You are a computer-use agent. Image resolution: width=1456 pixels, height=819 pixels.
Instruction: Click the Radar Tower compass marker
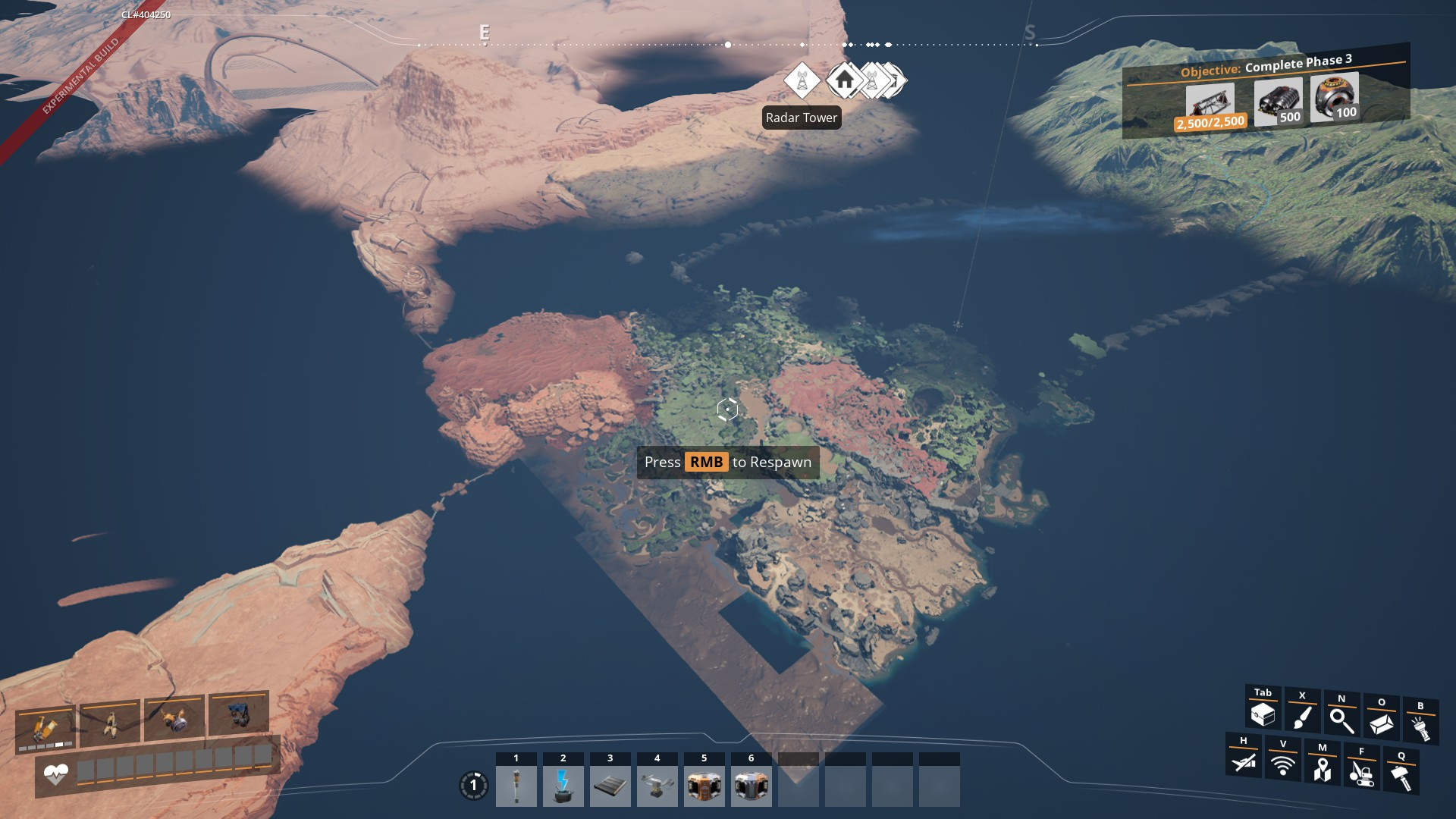pyautogui.click(x=802, y=80)
